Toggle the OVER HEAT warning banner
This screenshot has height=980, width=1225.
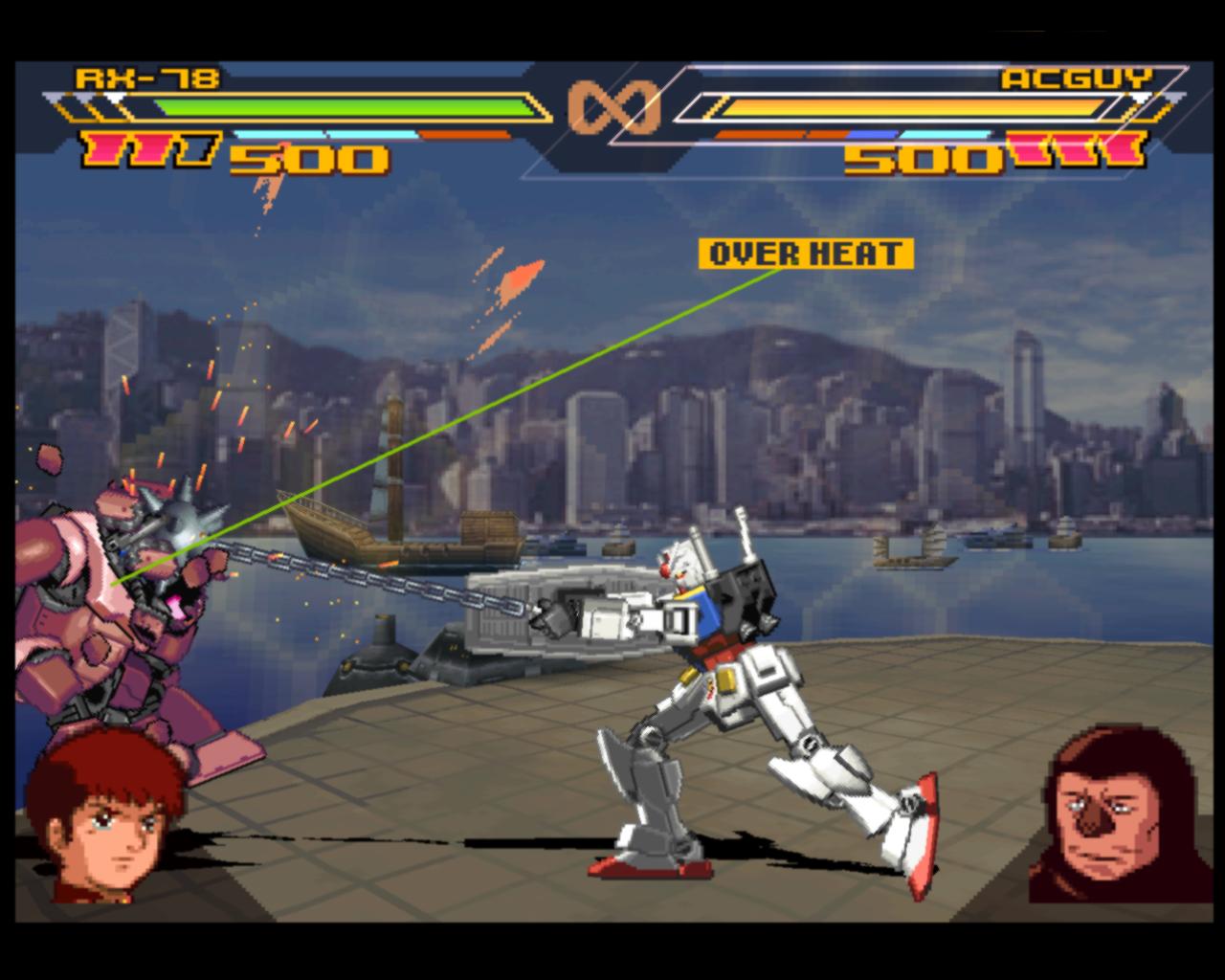click(807, 255)
